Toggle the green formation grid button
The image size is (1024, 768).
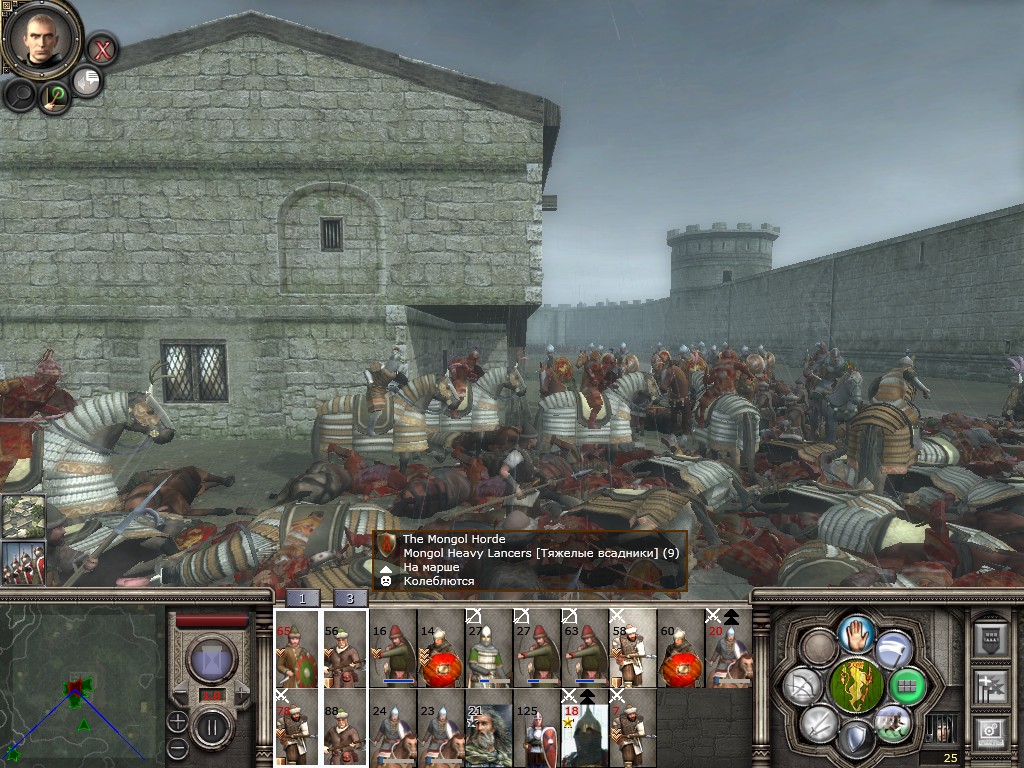pyautogui.click(x=908, y=686)
